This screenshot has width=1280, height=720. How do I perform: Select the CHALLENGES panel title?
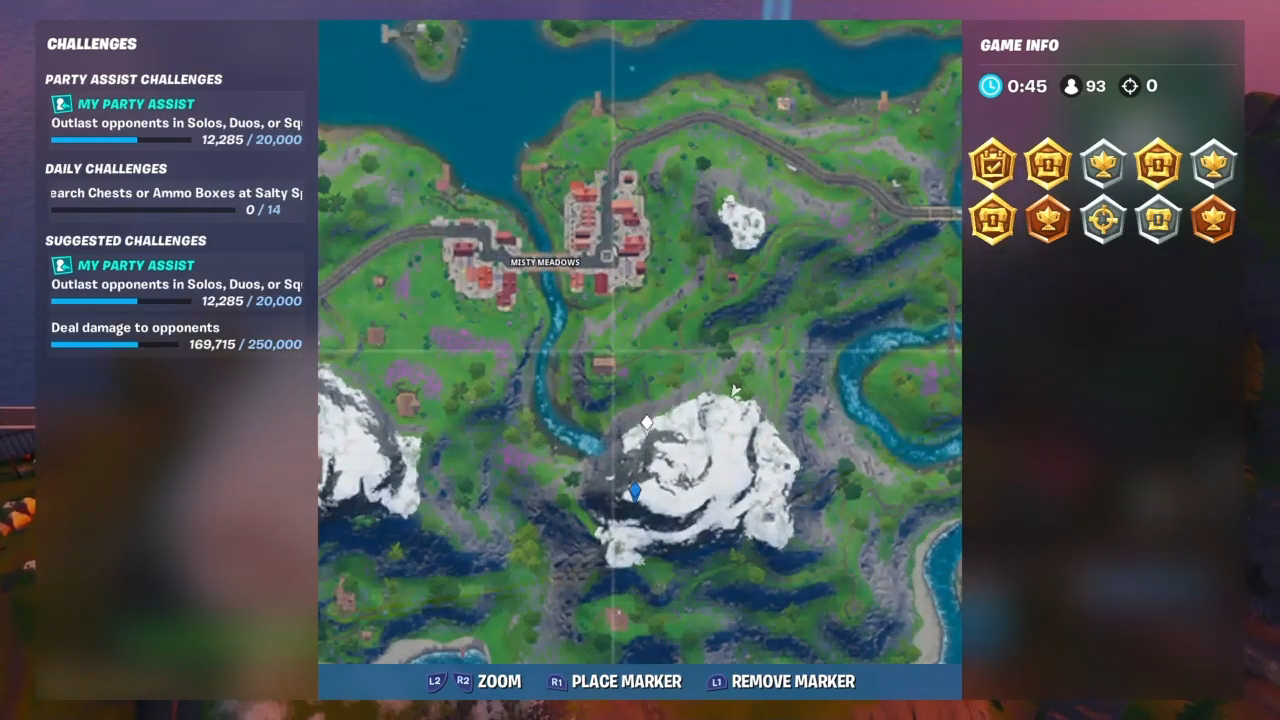[92, 44]
